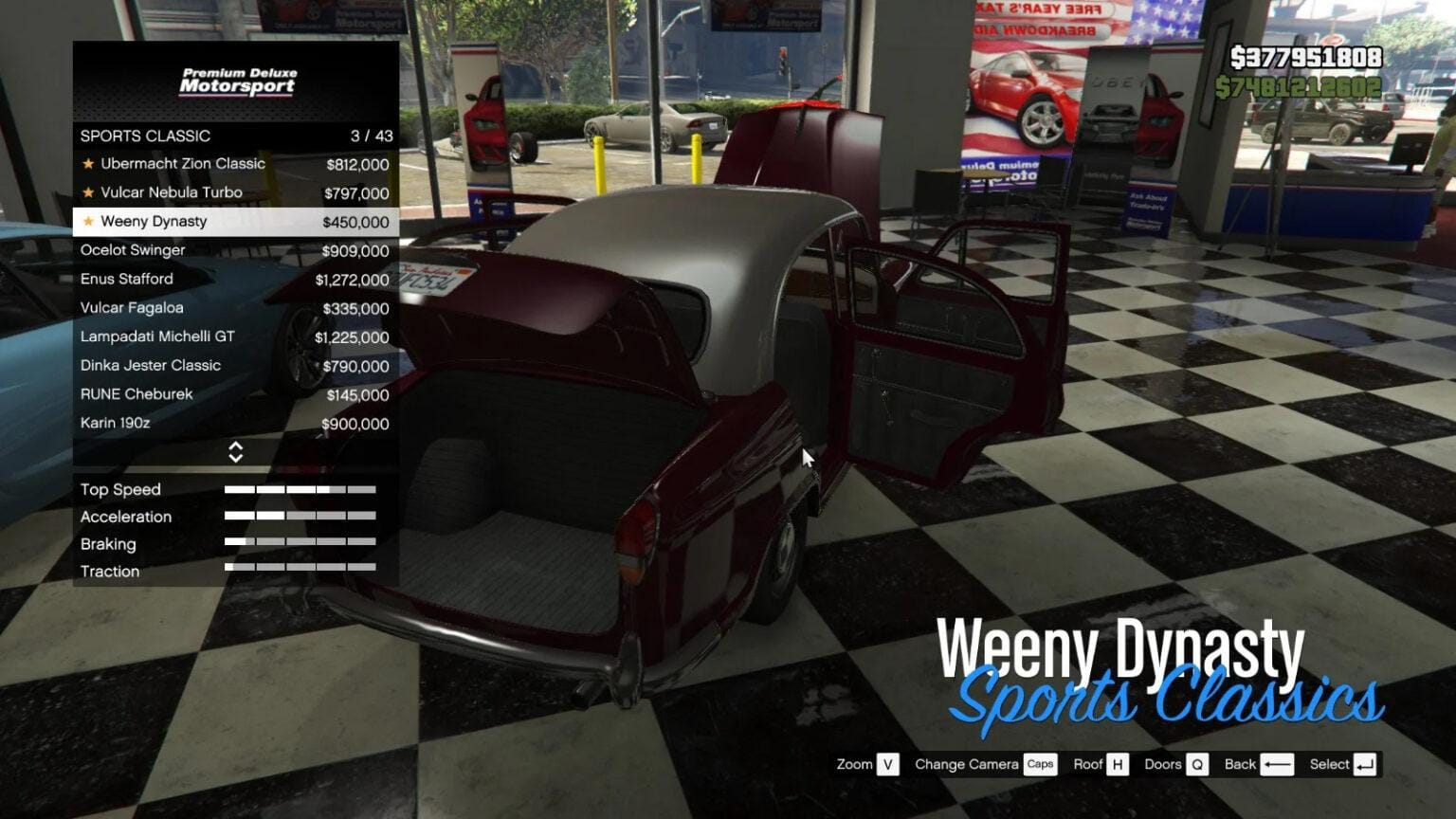Select the Karin 190z from the list
1456x819 pixels.
point(114,424)
